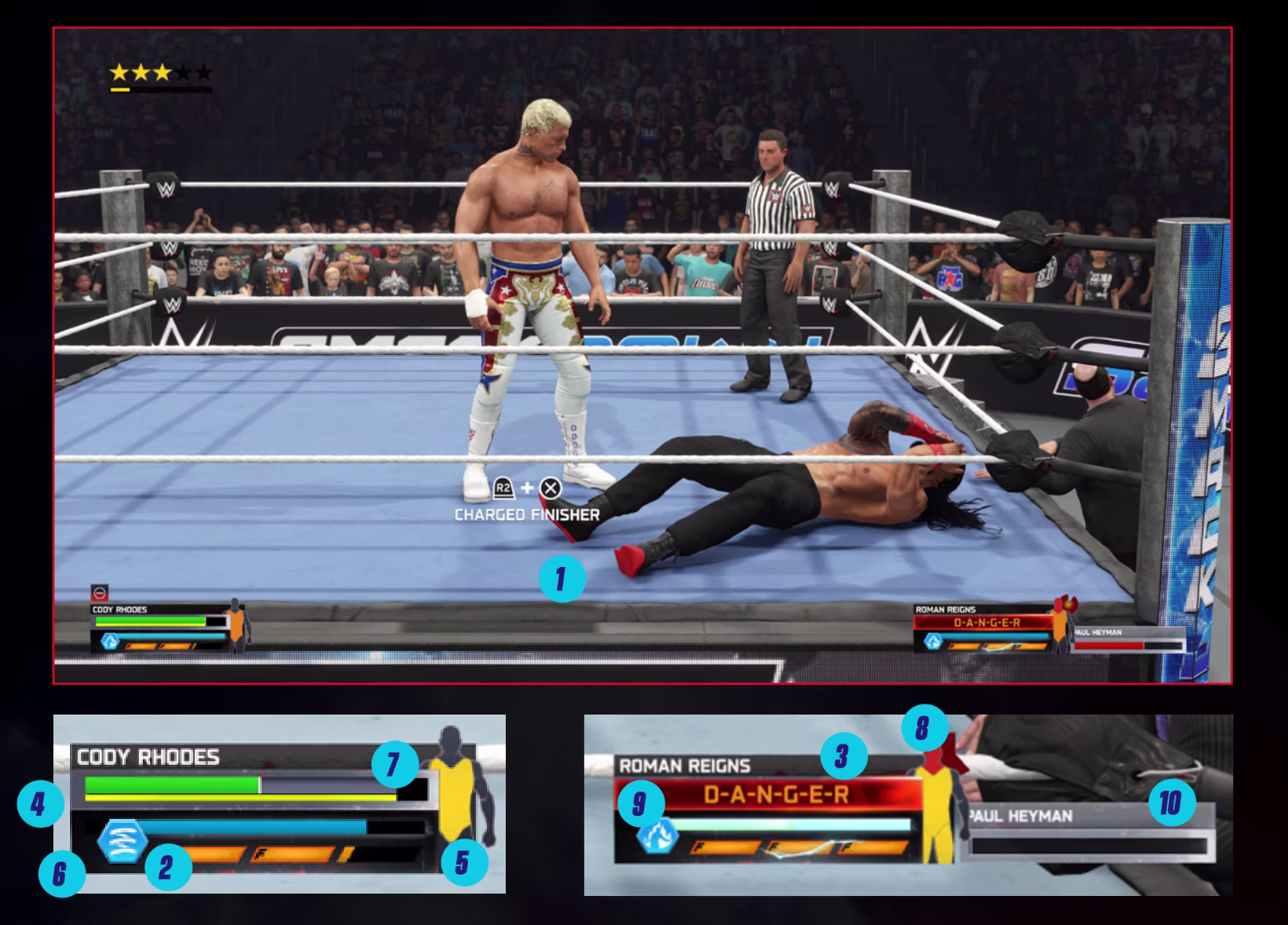Image resolution: width=1288 pixels, height=925 pixels.
Task: Click the X button prompt icon
Action: [x=552, y=488]
